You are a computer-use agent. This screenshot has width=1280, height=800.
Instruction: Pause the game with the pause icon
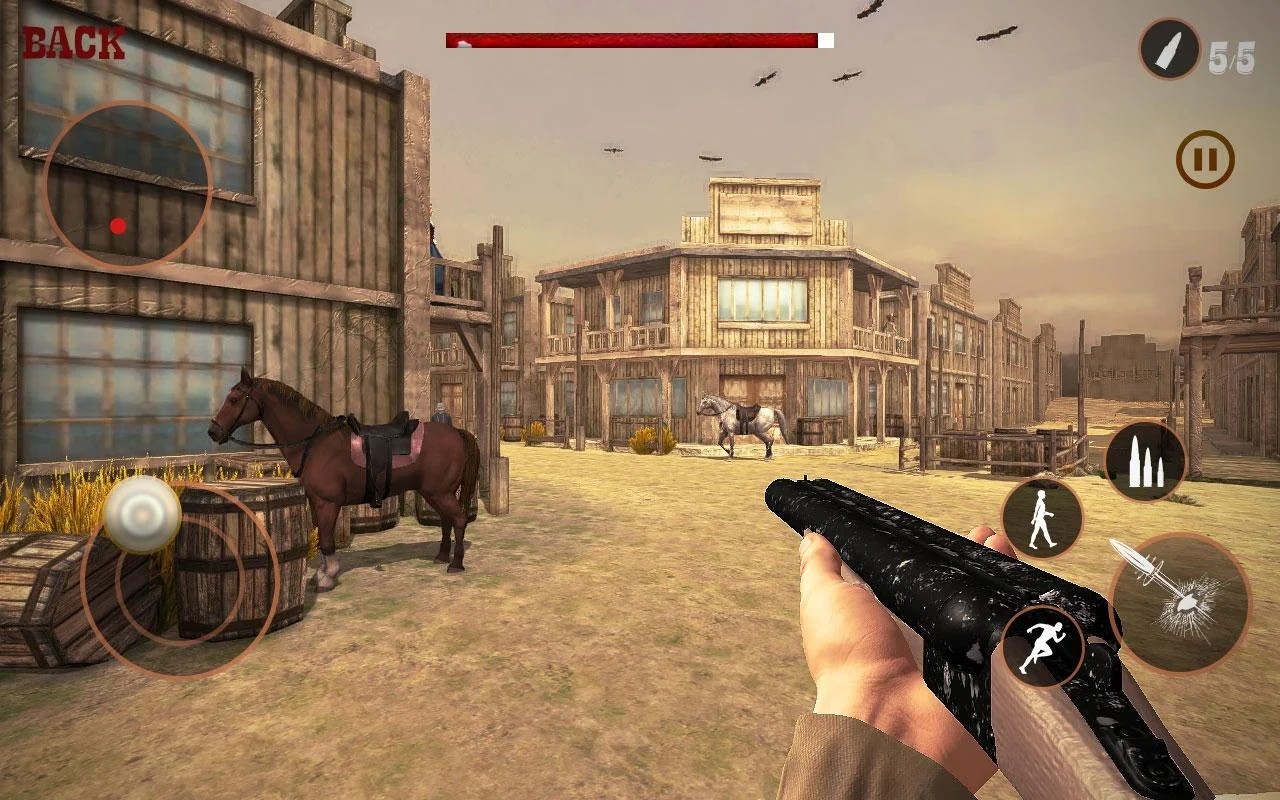pos(1204,160)
